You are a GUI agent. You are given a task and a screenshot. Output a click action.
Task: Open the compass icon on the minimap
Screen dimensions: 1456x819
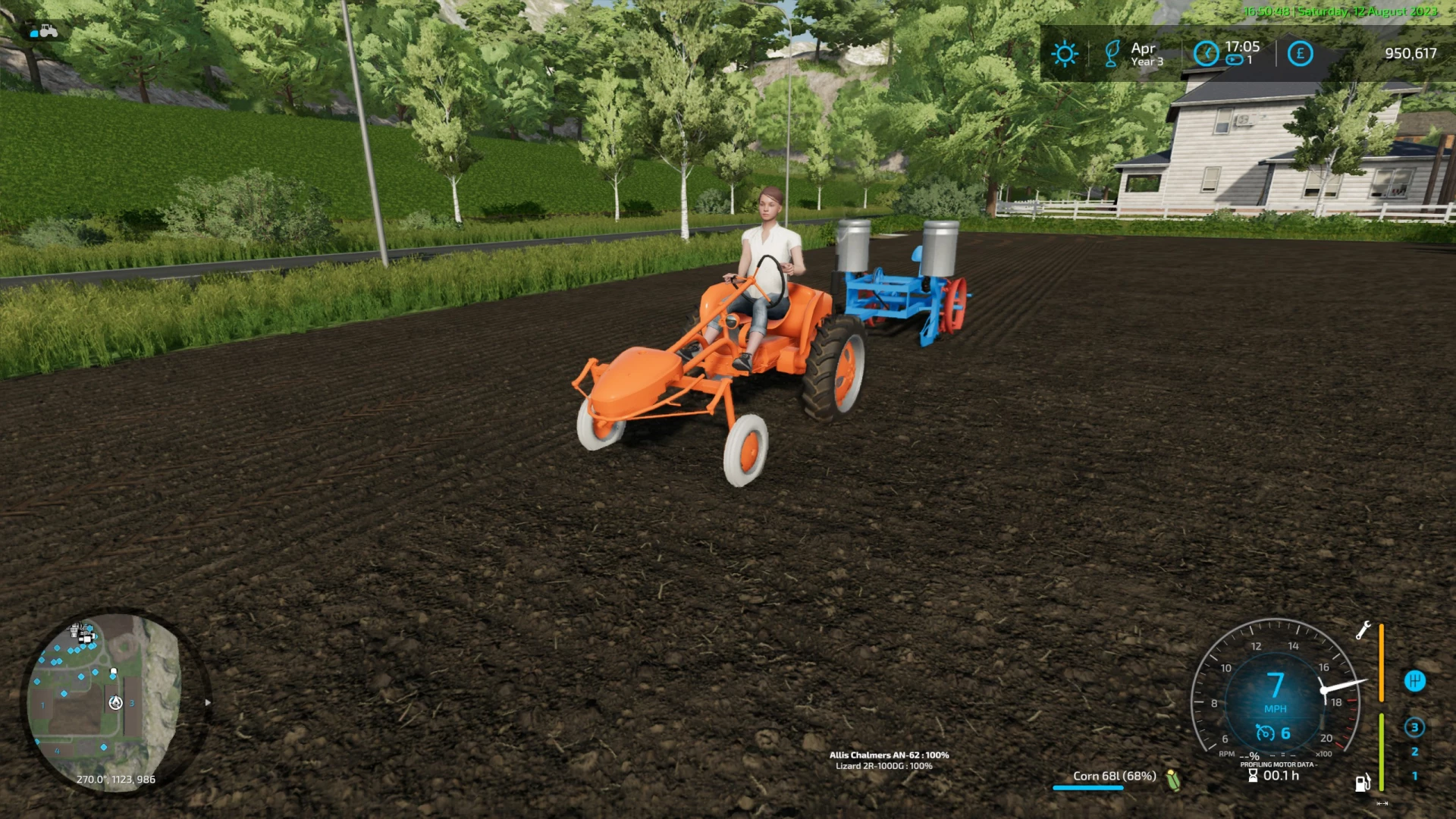click(x=115, y=703)
